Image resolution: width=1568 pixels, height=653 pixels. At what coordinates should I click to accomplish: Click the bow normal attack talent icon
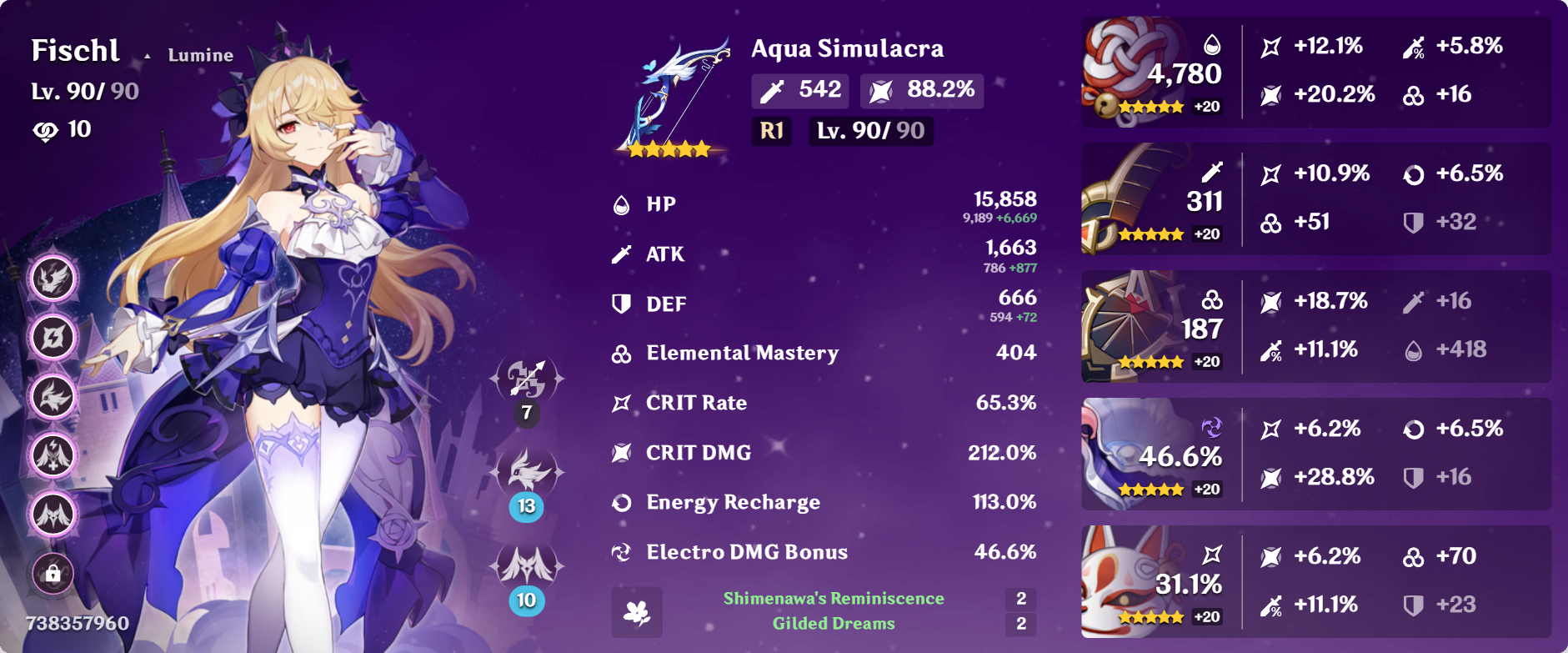[527, 379]
